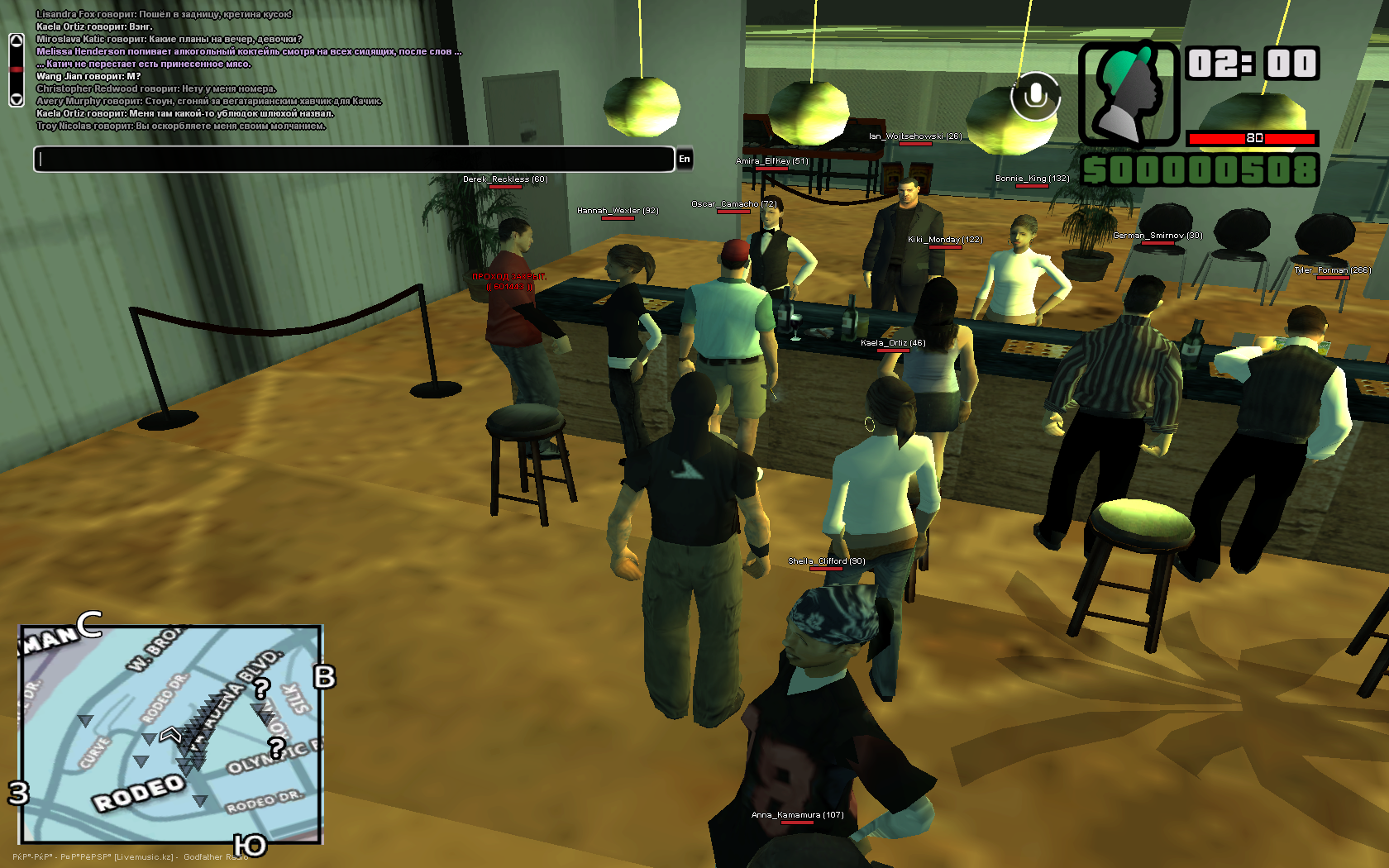Select the green-cap character portrait icon
The height and width of the screenshot is (868, 1389).
[x=1129, y=94]
